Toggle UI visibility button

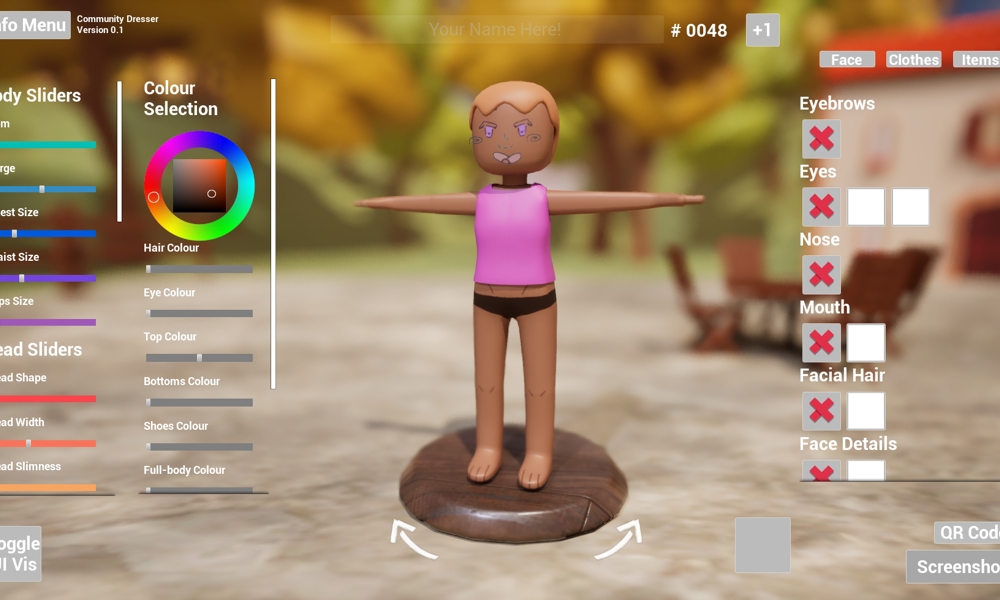pyautogui.click(x=19, y=554)
